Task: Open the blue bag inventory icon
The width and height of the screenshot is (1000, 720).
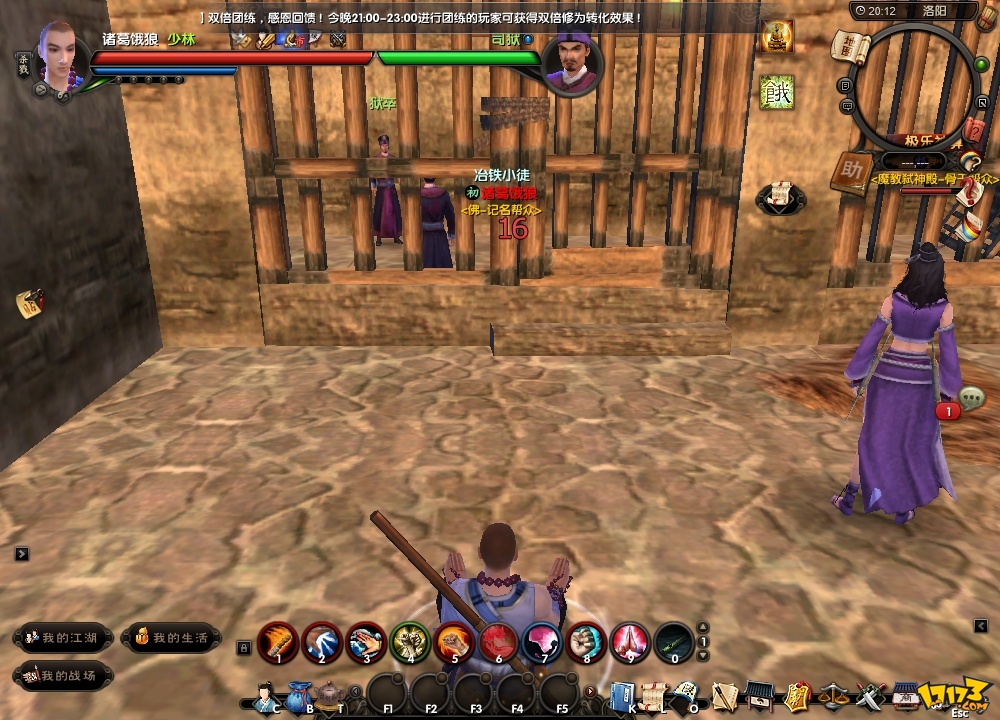Action: [299, 695]
